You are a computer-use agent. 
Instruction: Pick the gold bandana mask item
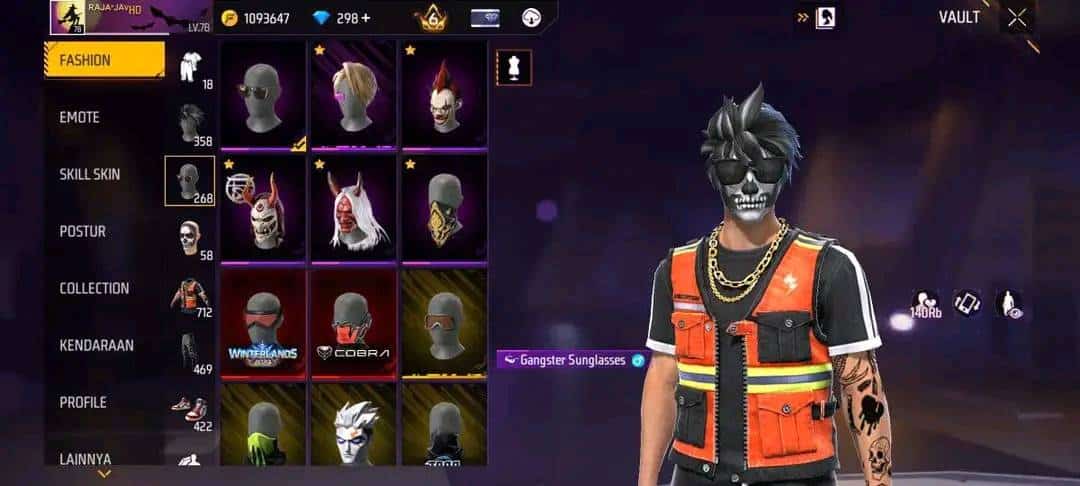coord(444,210)
